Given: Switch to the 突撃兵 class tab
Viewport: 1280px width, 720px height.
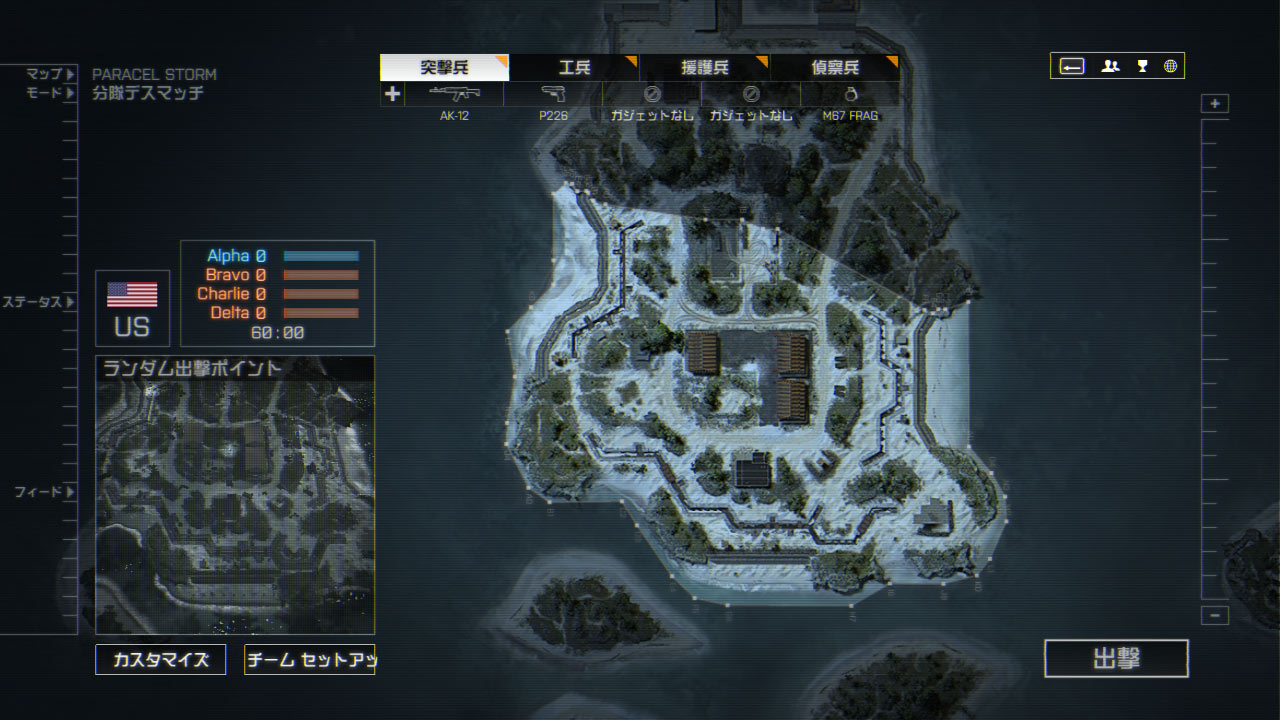Looking at the screenshot, I should tap(444, 68).
